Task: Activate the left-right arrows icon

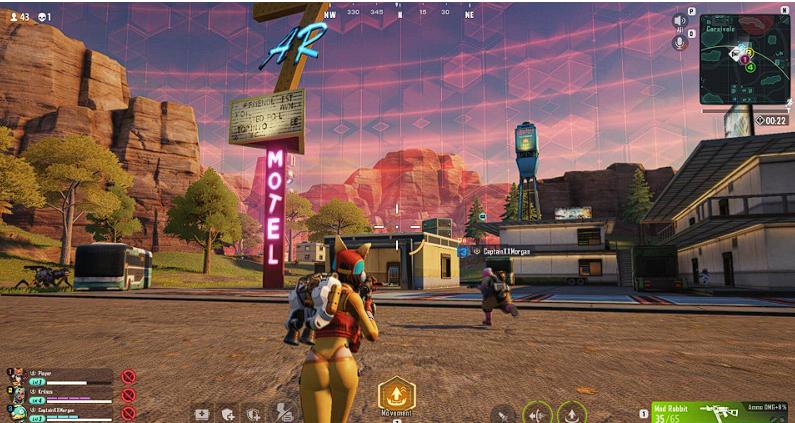Action: (x=538, y=412)
